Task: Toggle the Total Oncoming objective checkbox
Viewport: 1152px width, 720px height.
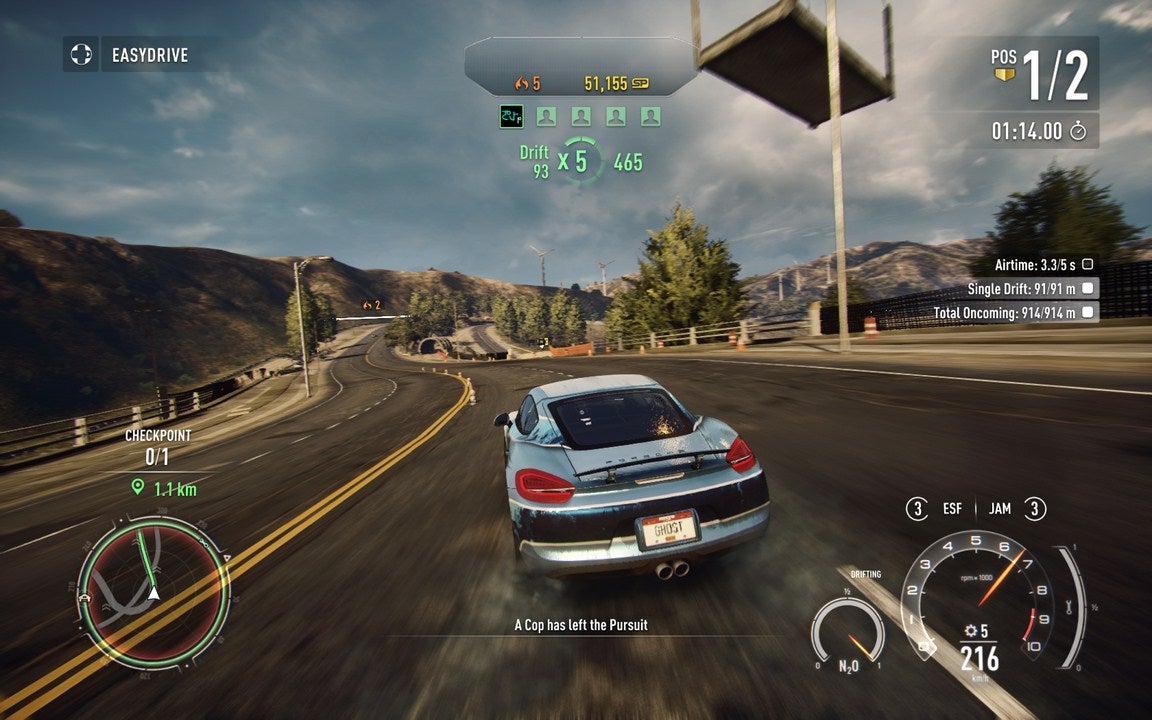Action: [x=1087, y=313]
